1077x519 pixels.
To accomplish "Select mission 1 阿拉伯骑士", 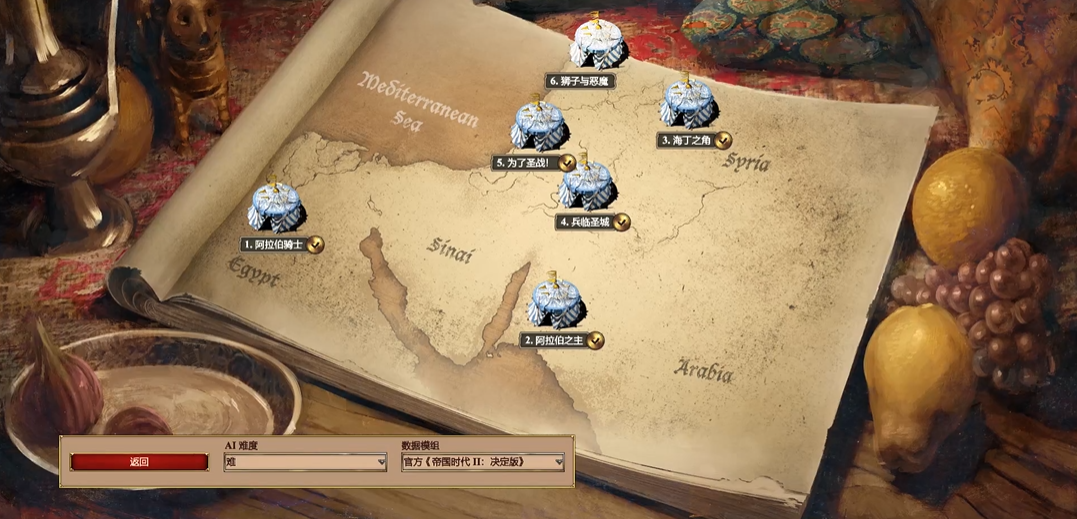I will [276, 208].
